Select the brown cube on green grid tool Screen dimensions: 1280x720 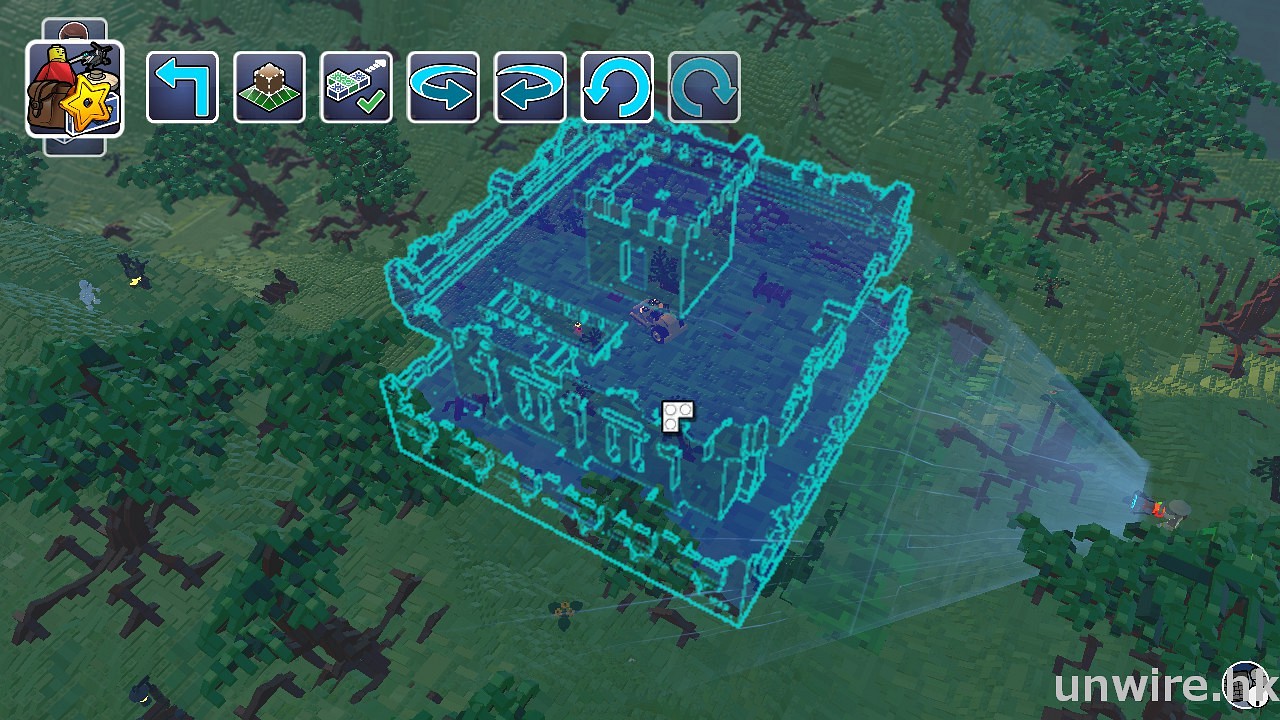click(x=269, y=87)
